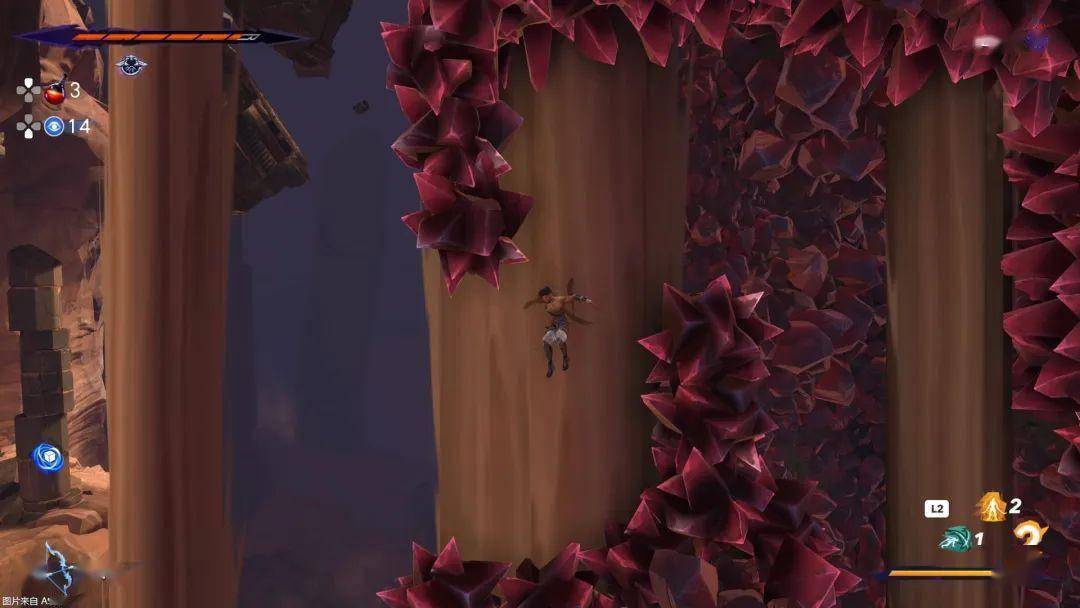Select the glowing orange swirl ability icon
Viewport: 1080px width, 608px height.
tap(1028, 535)
